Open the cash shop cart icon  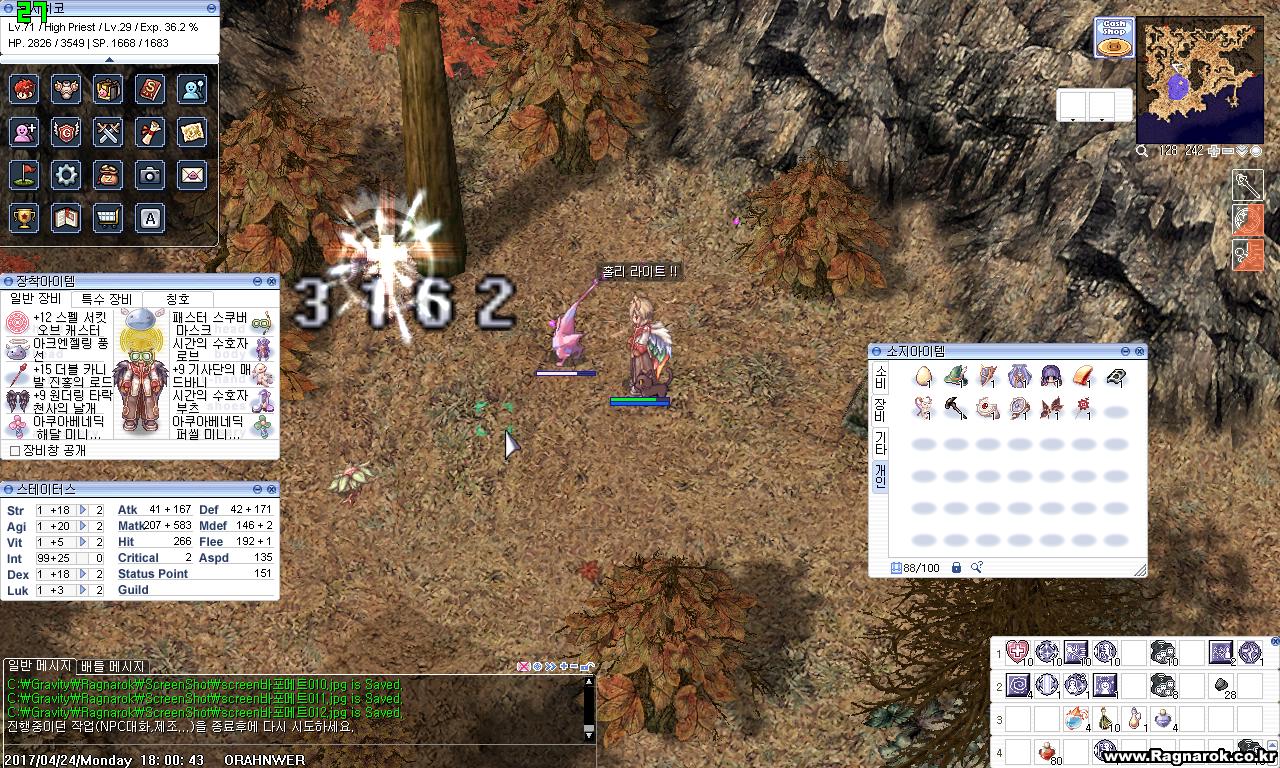108,217
